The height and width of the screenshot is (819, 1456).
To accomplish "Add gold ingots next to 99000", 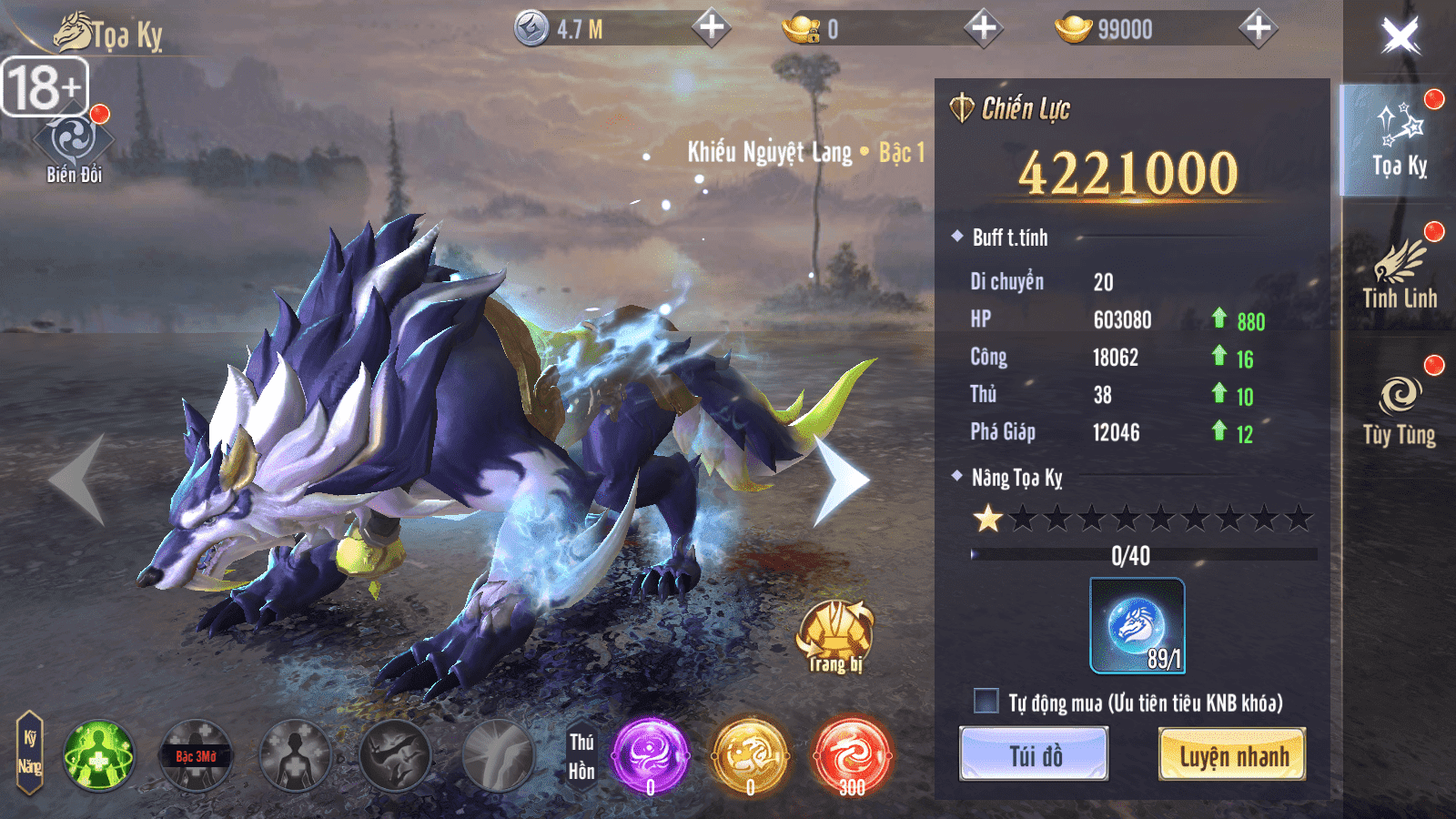I will [1258, 28].
